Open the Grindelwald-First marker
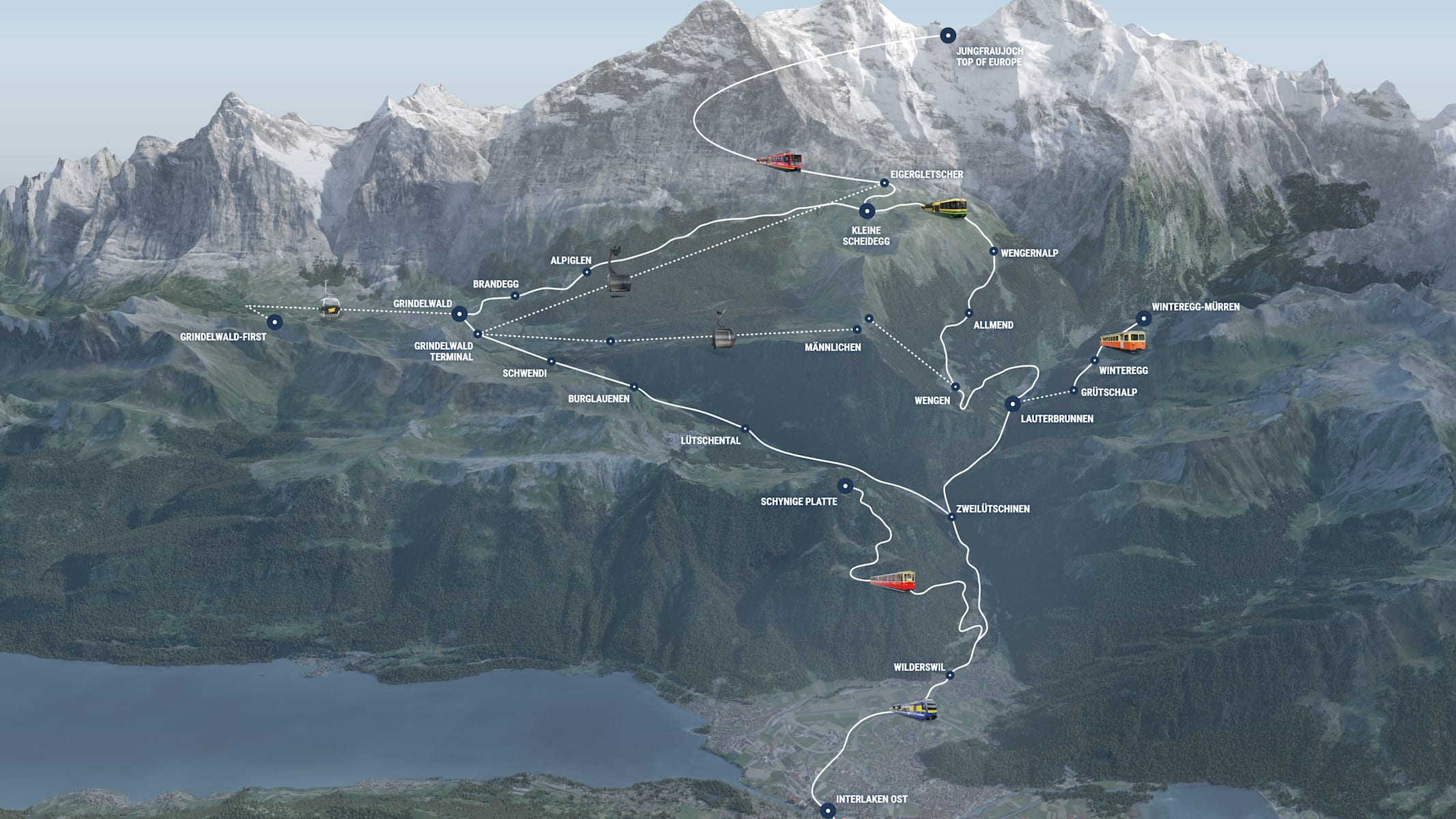The width and height of the screenshot is (1456, 819). pos(275,322)
